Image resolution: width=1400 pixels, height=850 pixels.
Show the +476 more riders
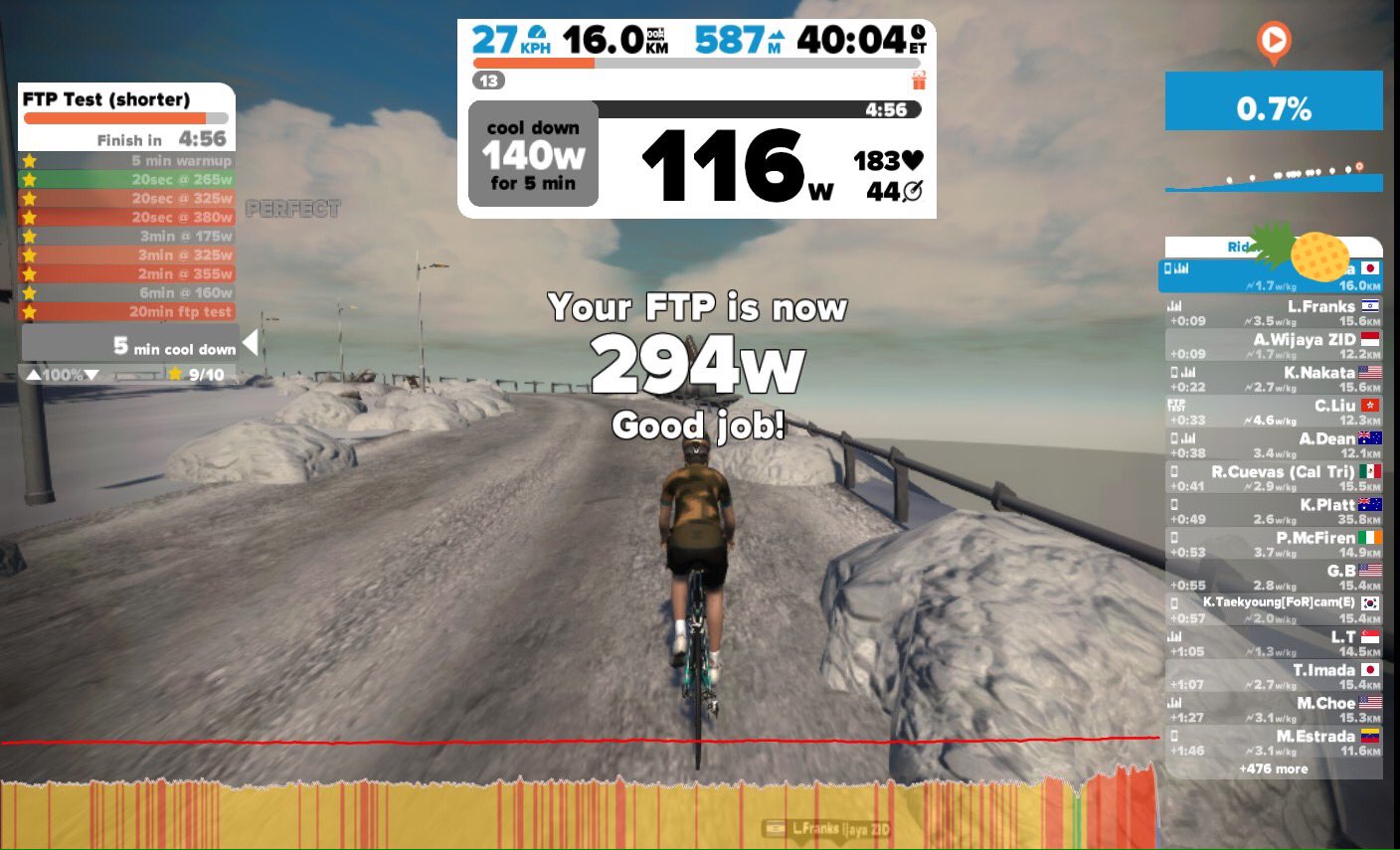1273,768
